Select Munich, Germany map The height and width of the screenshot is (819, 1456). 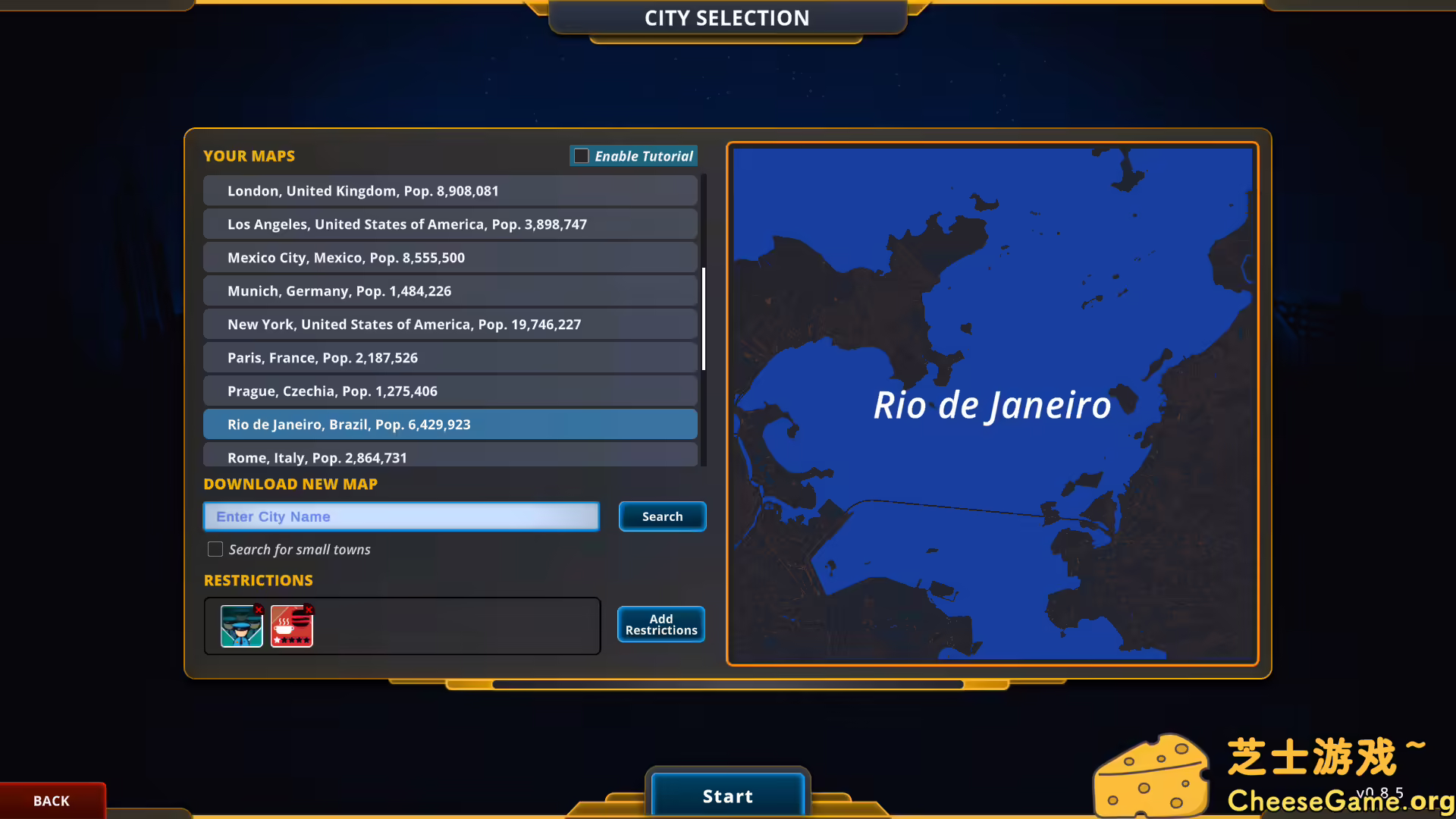[450, 290]
